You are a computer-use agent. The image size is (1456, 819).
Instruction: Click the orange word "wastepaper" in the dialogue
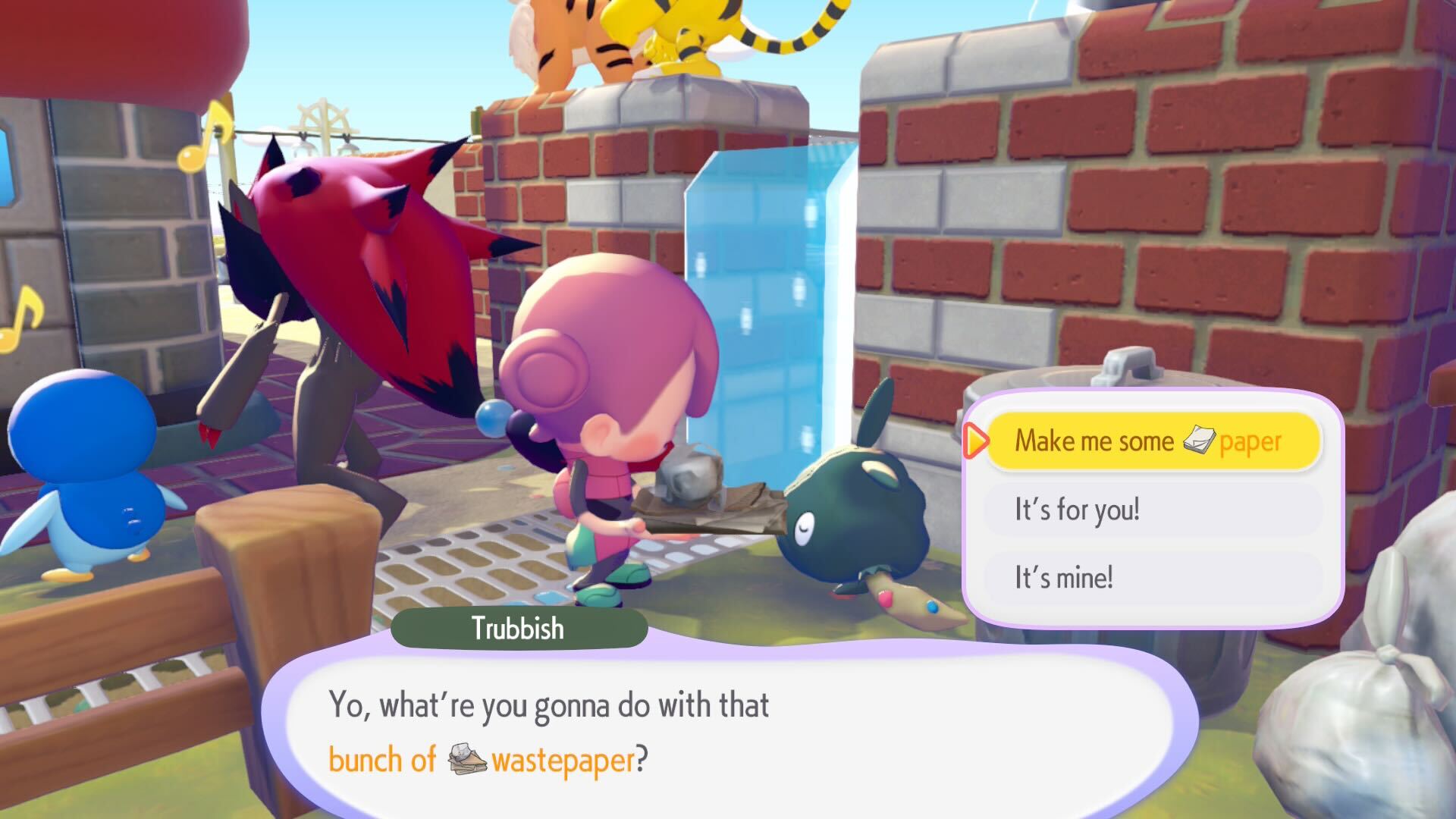565,758
